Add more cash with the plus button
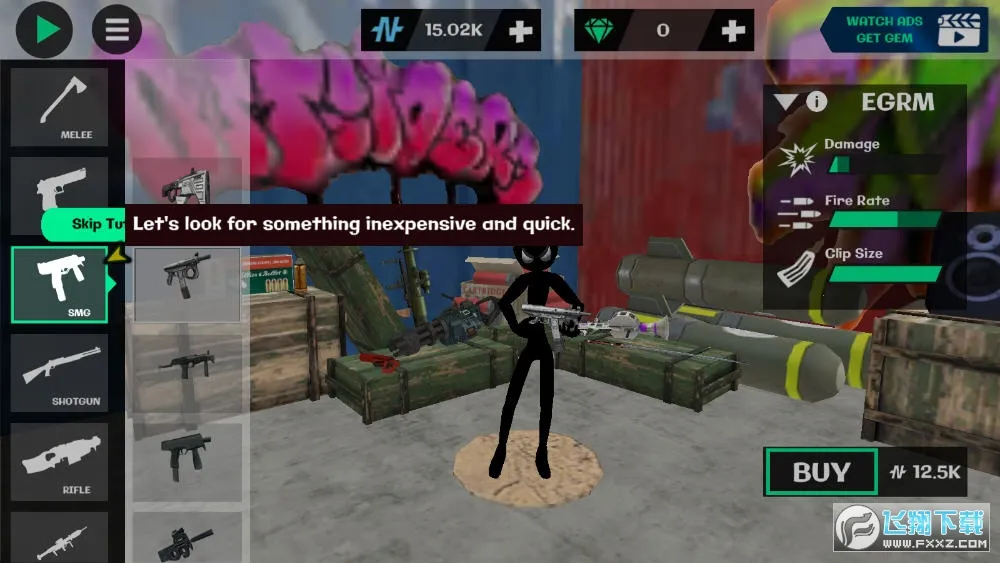Screen dimensions: 1000x563 [x=520, y=31]
